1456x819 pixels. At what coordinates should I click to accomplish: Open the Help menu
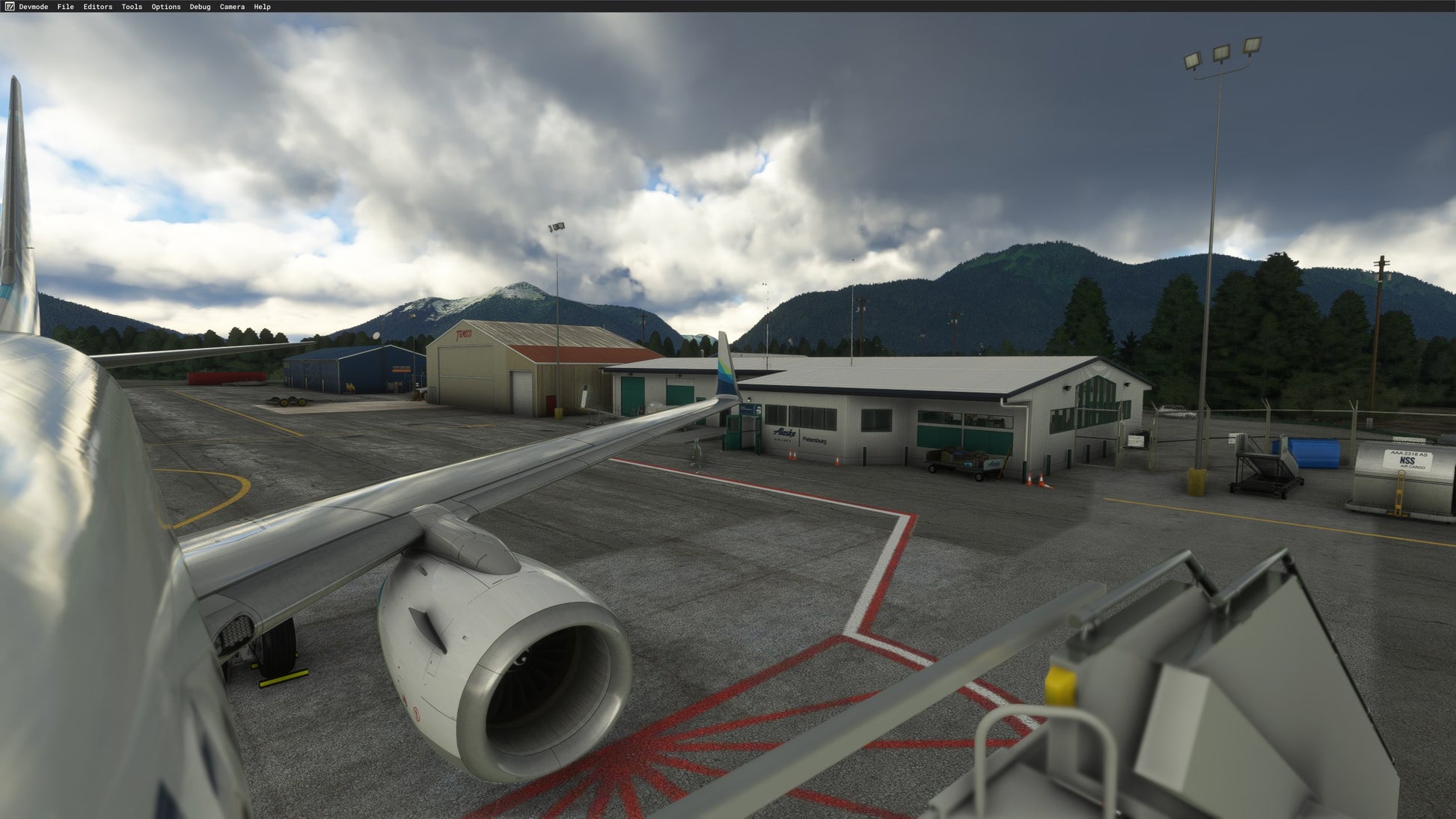click(262, 7)
